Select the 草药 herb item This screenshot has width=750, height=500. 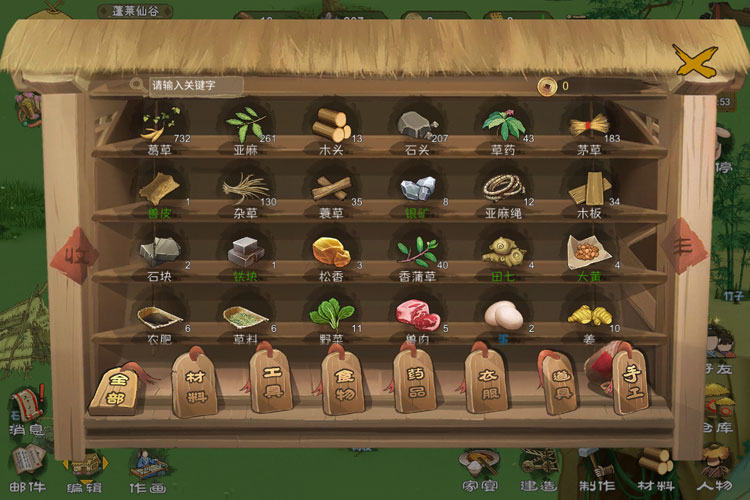tap(501, 126)
